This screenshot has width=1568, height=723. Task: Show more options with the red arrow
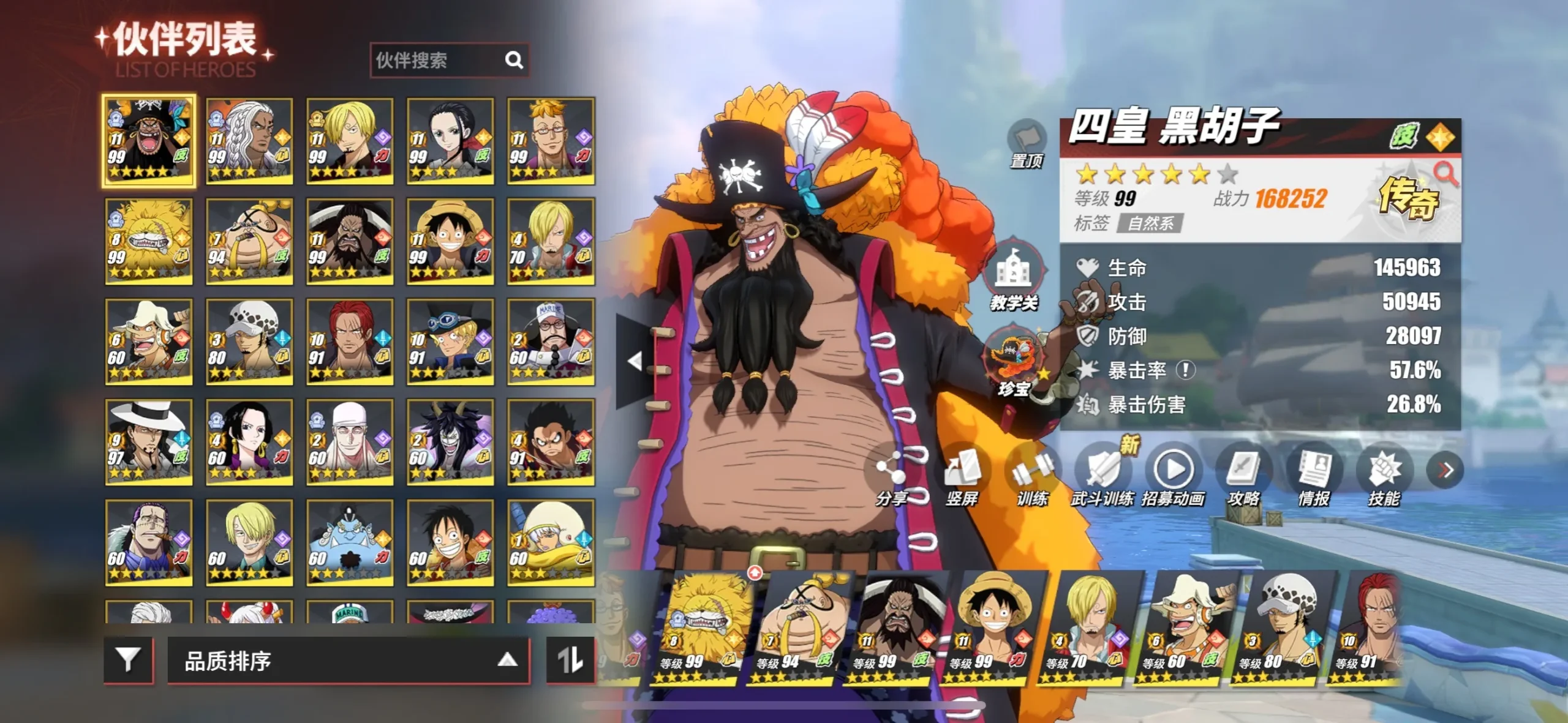(x=1445, y=470)
